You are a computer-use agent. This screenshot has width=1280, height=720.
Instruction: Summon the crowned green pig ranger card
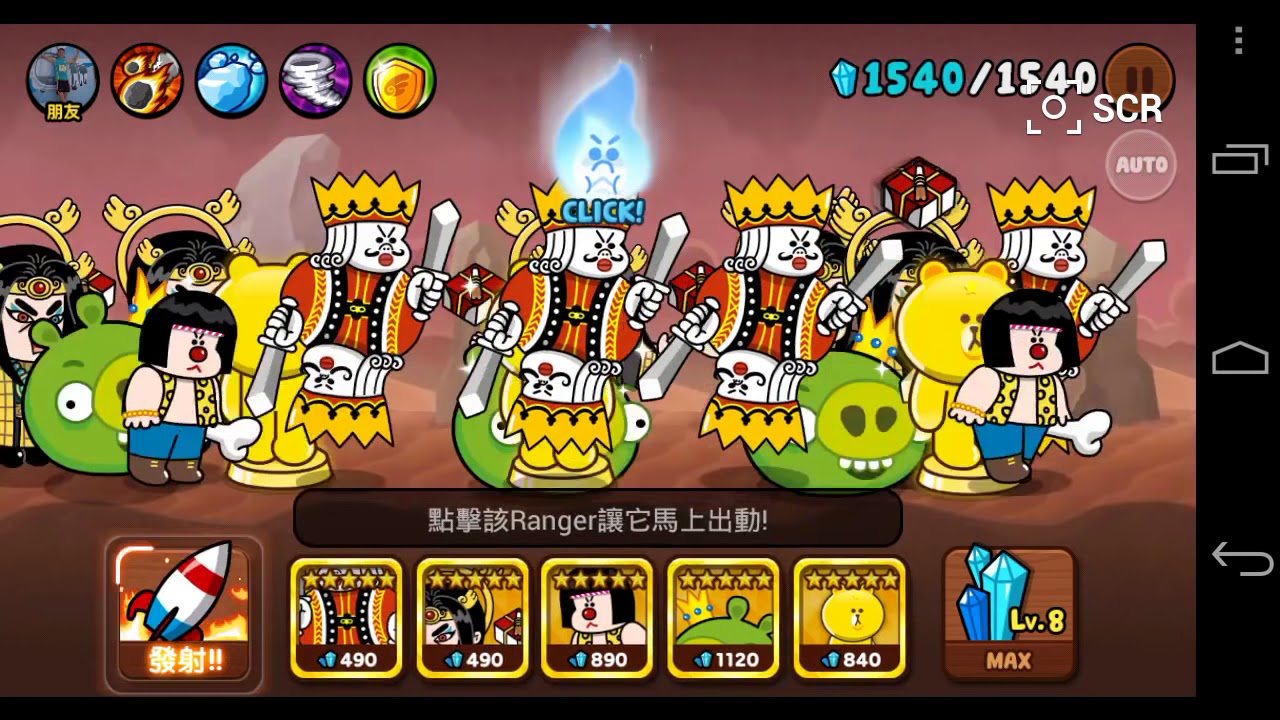point(723,617)
